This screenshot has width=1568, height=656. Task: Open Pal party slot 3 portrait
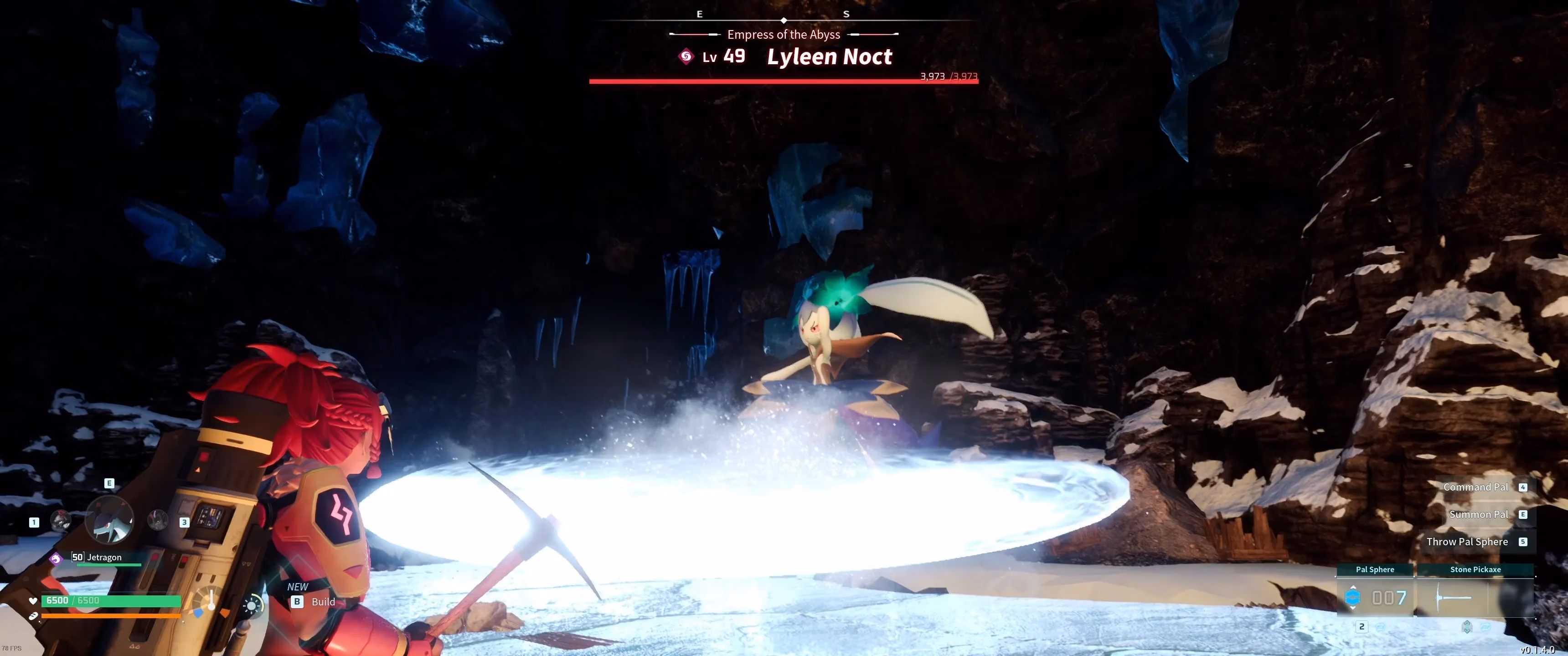point(157,520)
